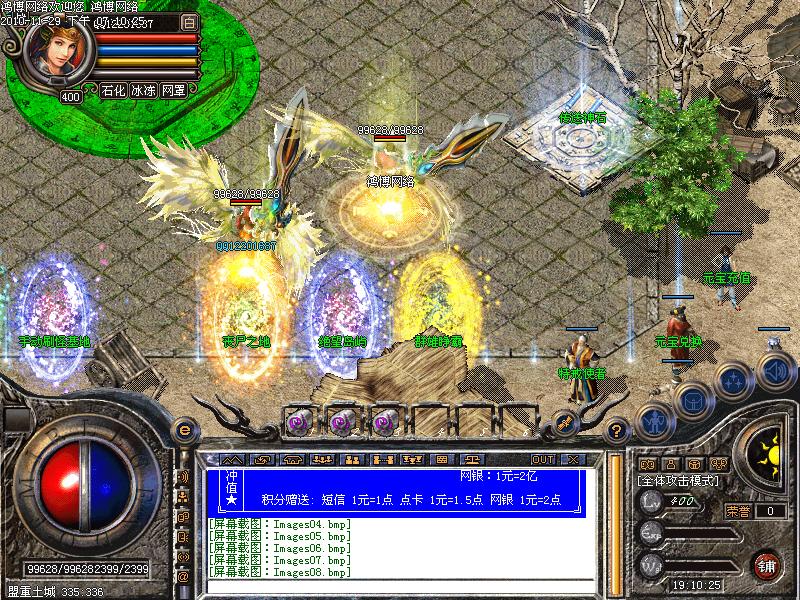Click the 冰冻 button under the portrait
The width and height of the screenshot is (800, 600).
143,90
